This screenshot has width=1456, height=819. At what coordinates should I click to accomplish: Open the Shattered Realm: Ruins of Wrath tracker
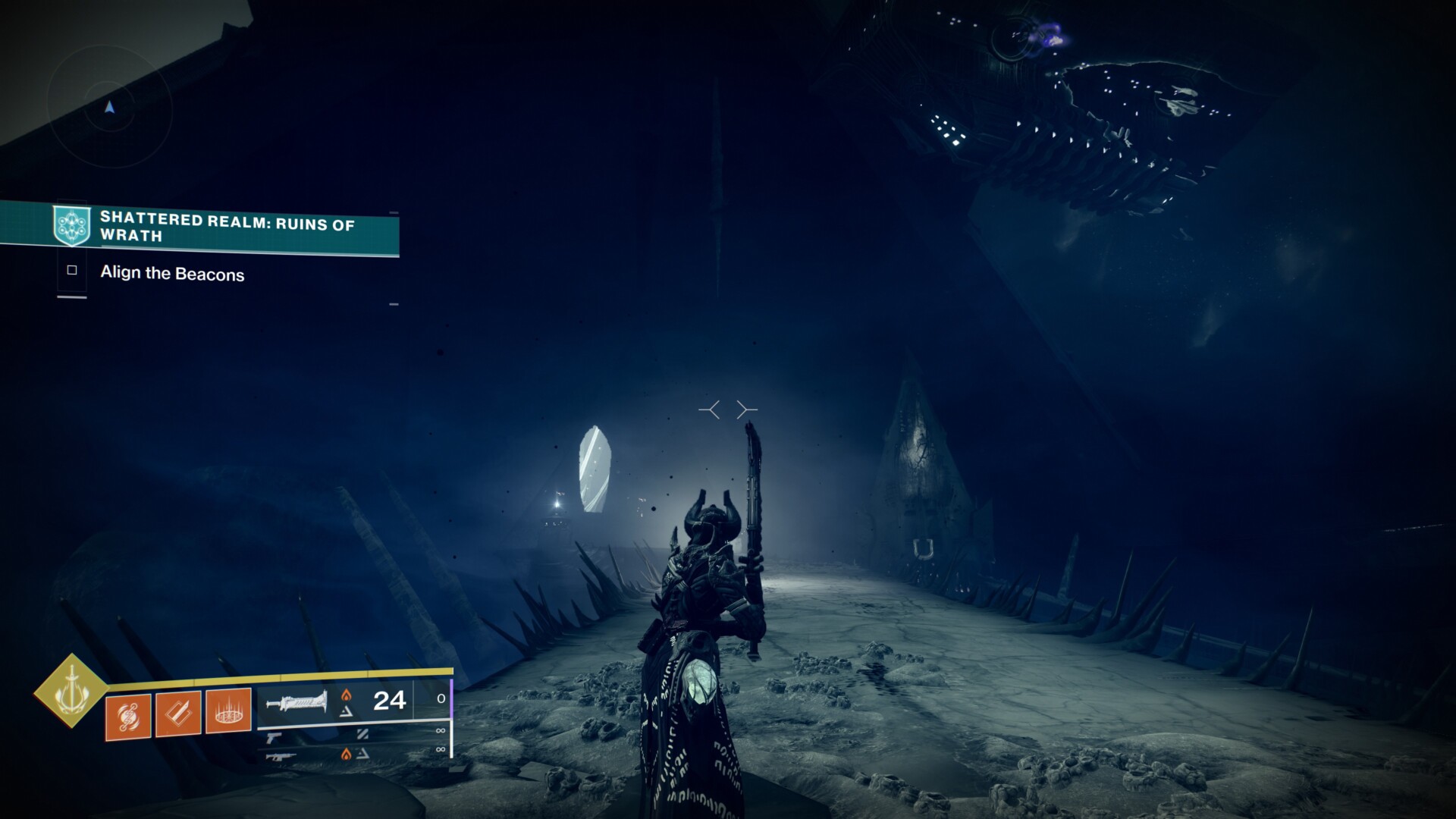[227, 227]
